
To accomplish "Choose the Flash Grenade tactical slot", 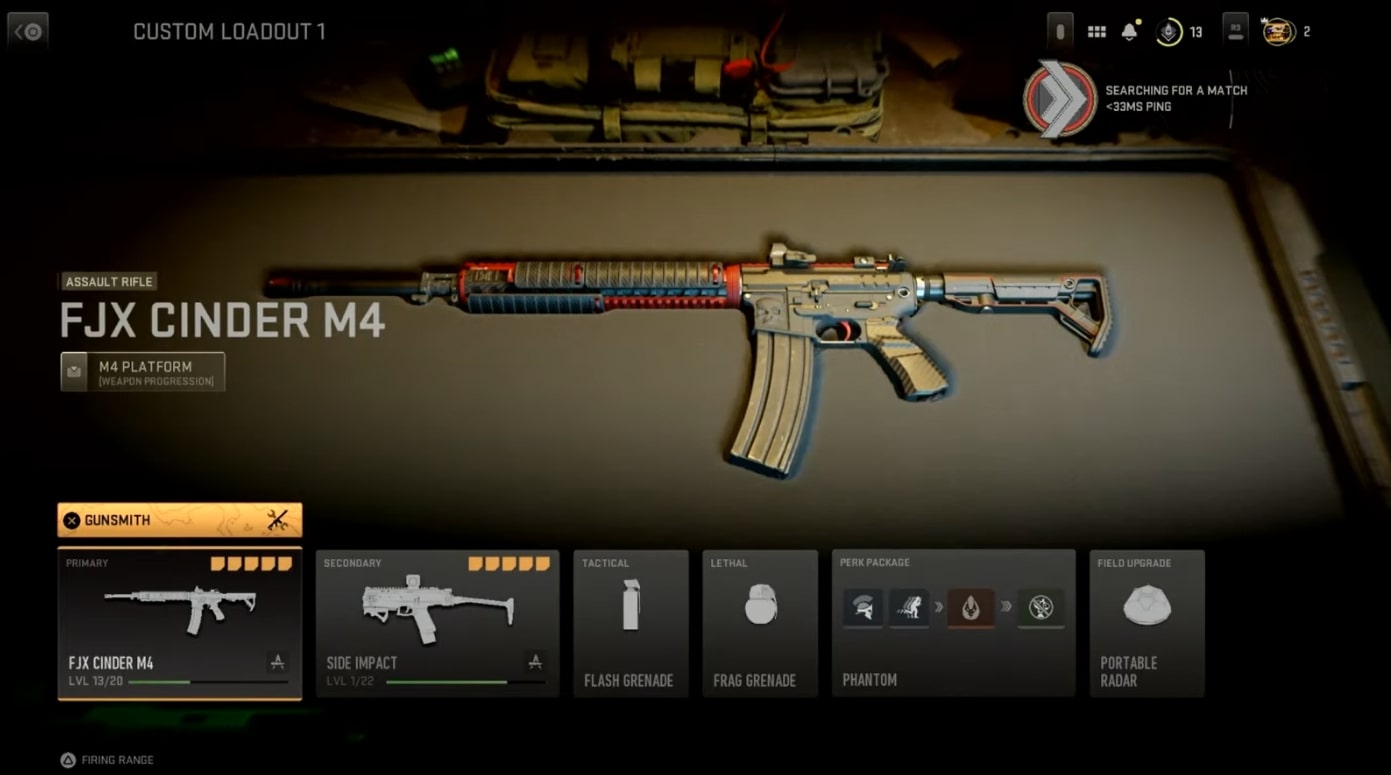I will click(x=630, y=623).
